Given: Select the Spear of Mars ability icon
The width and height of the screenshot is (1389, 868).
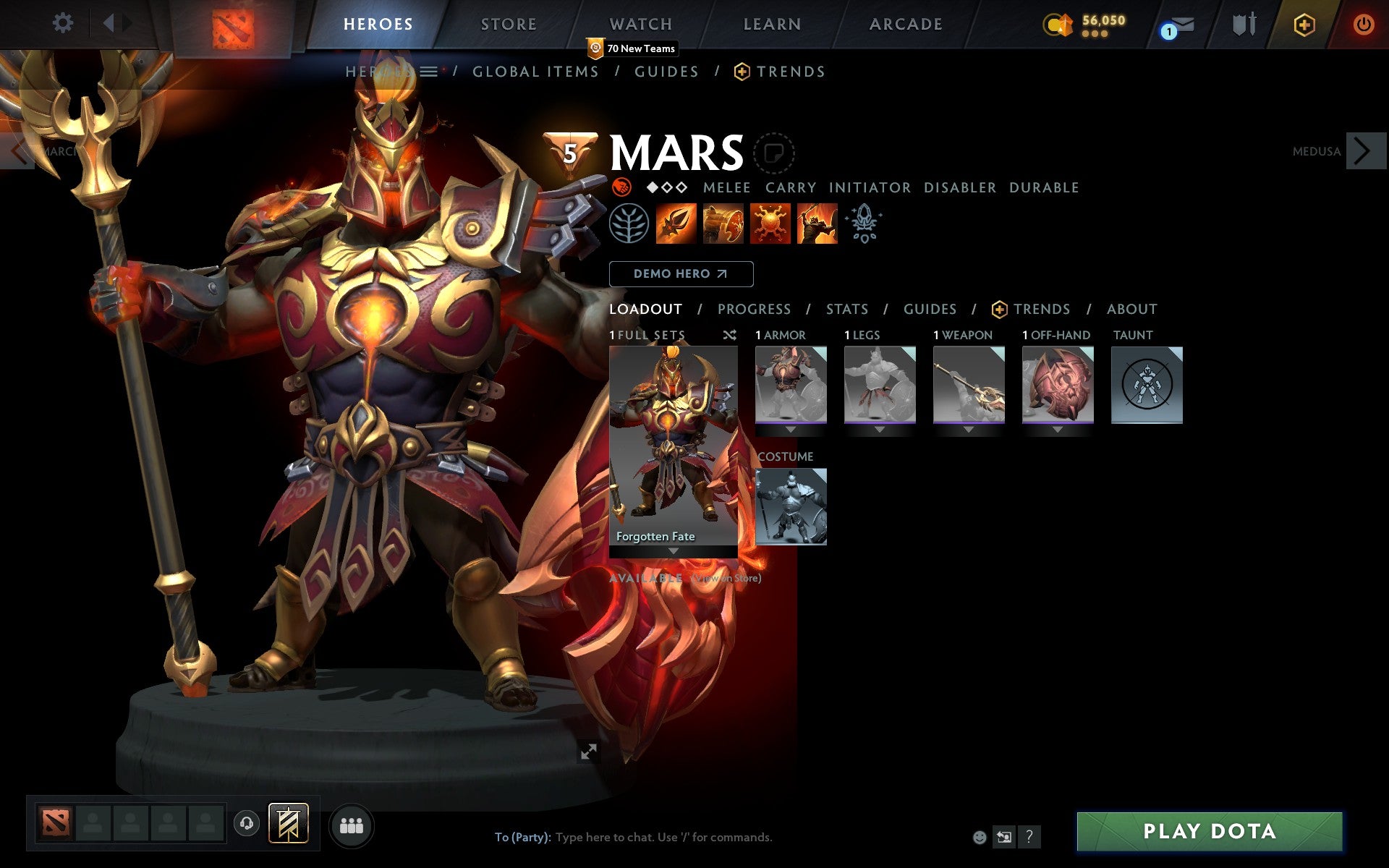Looking at the screenshot, I should pos(676,224).
